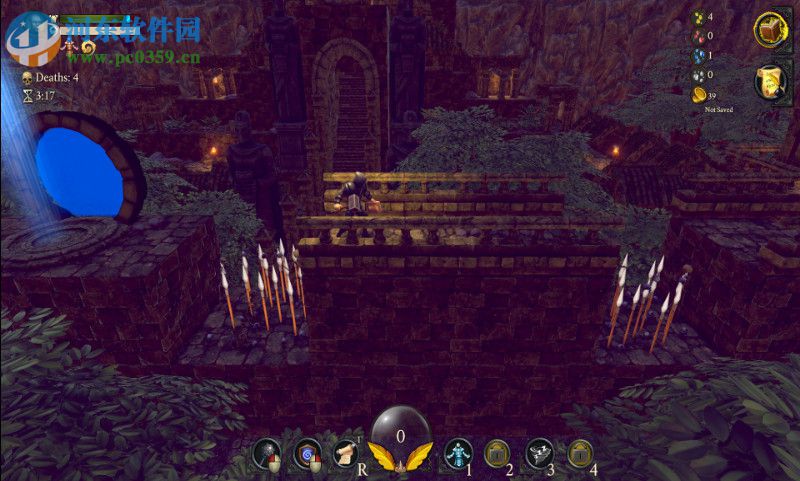Select the mace attack ability icon

click(266, 453)
